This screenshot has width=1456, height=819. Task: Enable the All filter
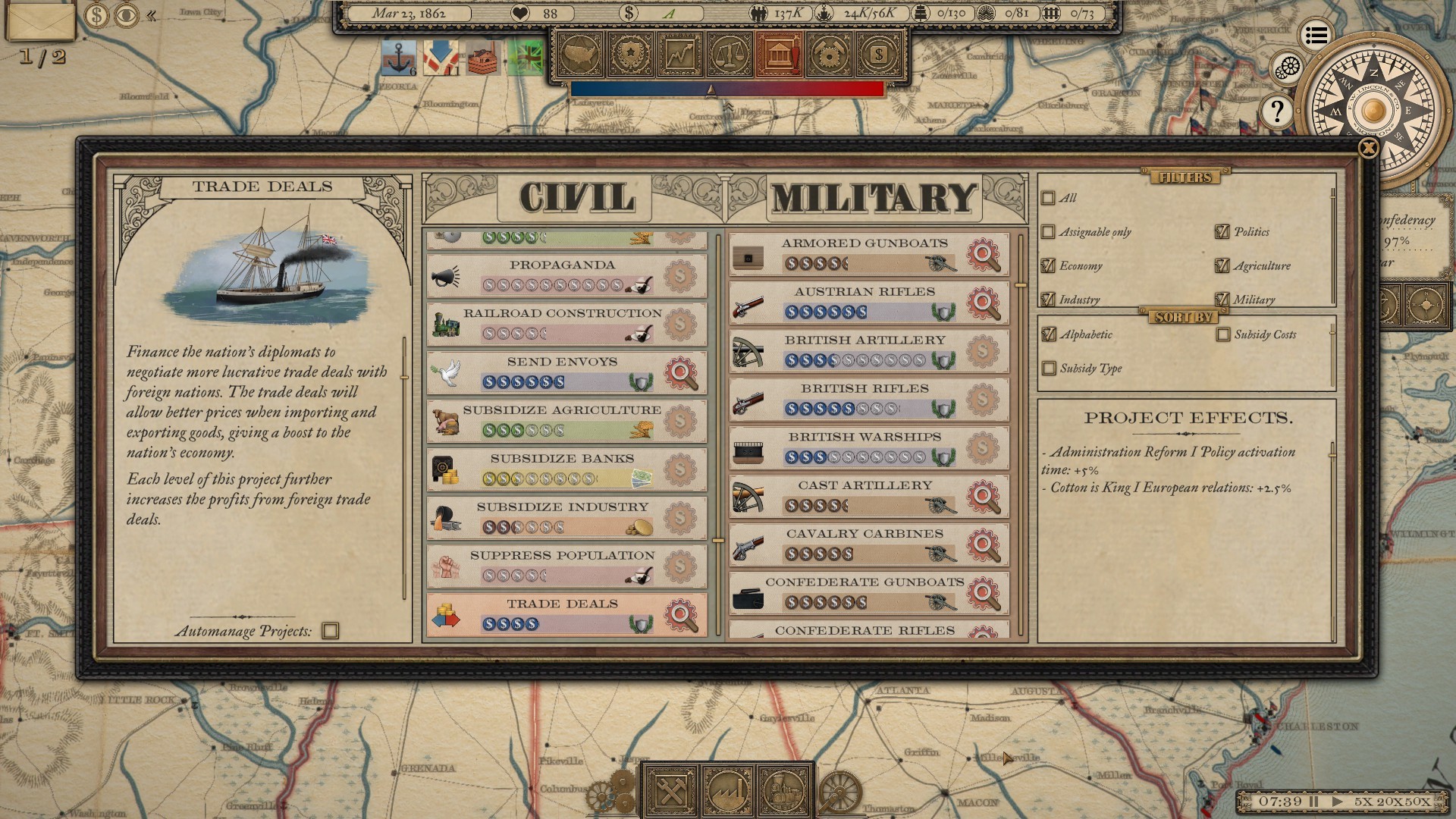[x=1049, y=198]
